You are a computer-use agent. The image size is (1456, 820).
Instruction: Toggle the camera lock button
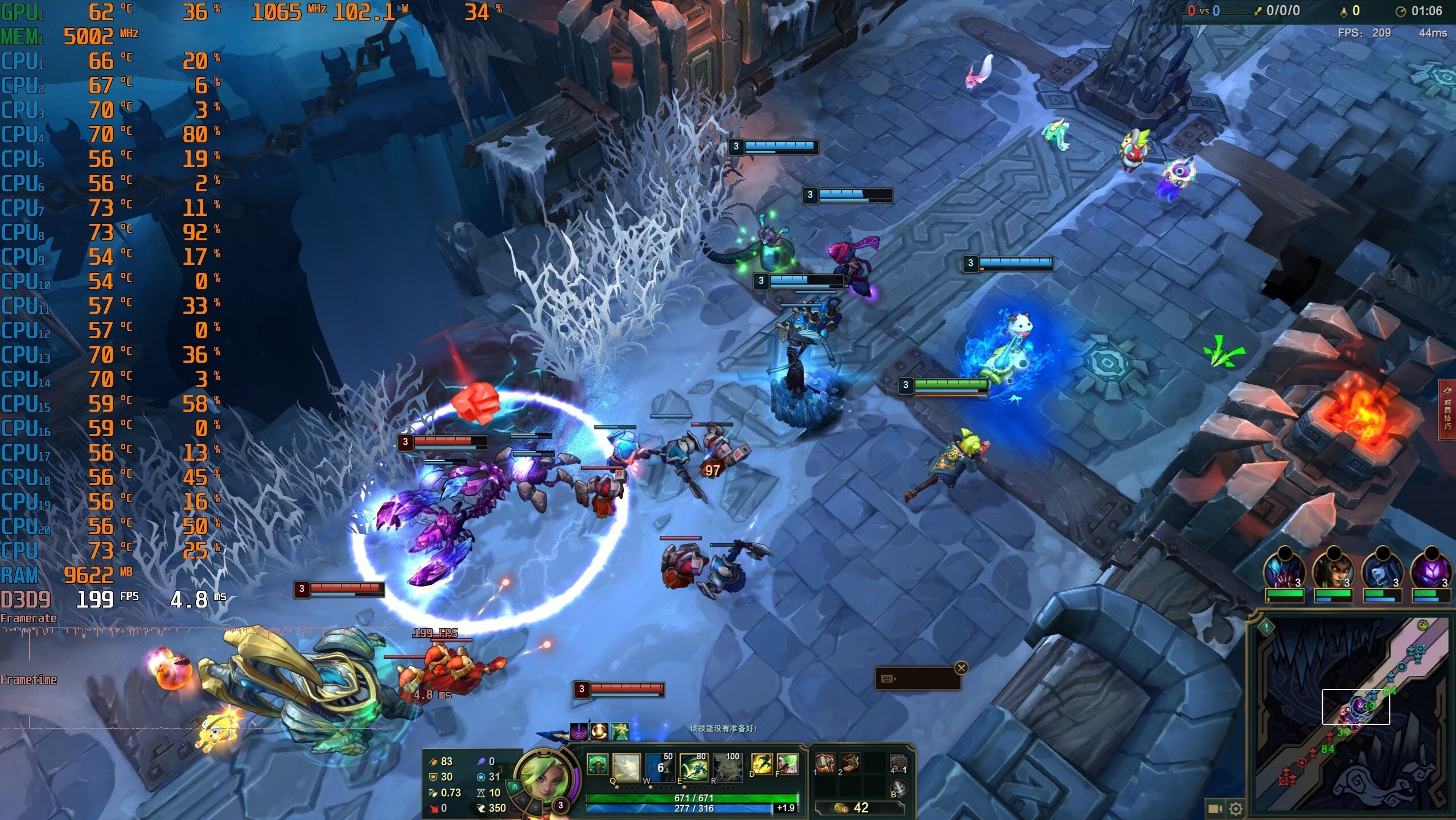[1215, 809]
